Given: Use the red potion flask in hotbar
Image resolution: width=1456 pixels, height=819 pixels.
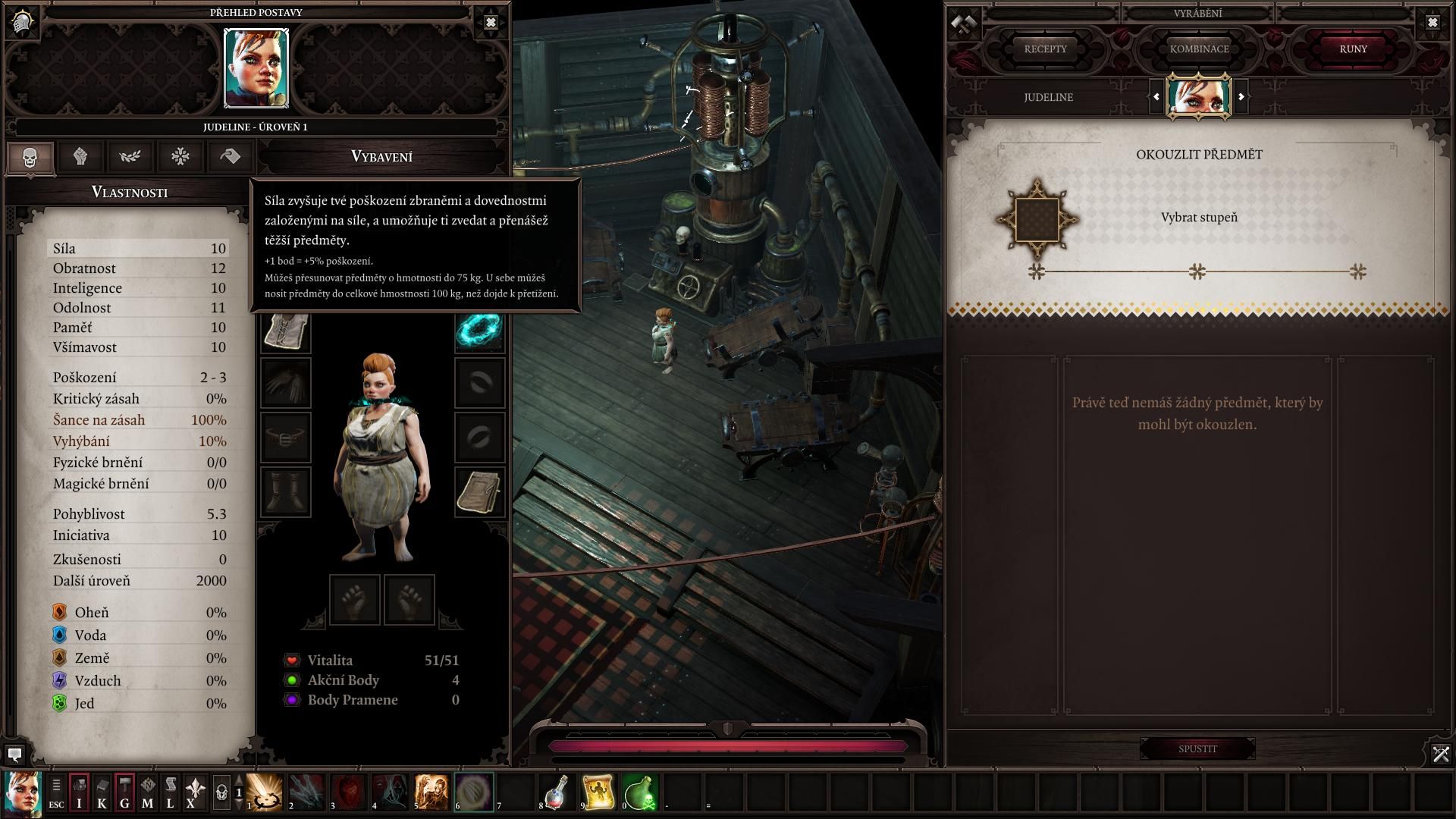Looking at the screenshot, I should pos(557,792).
